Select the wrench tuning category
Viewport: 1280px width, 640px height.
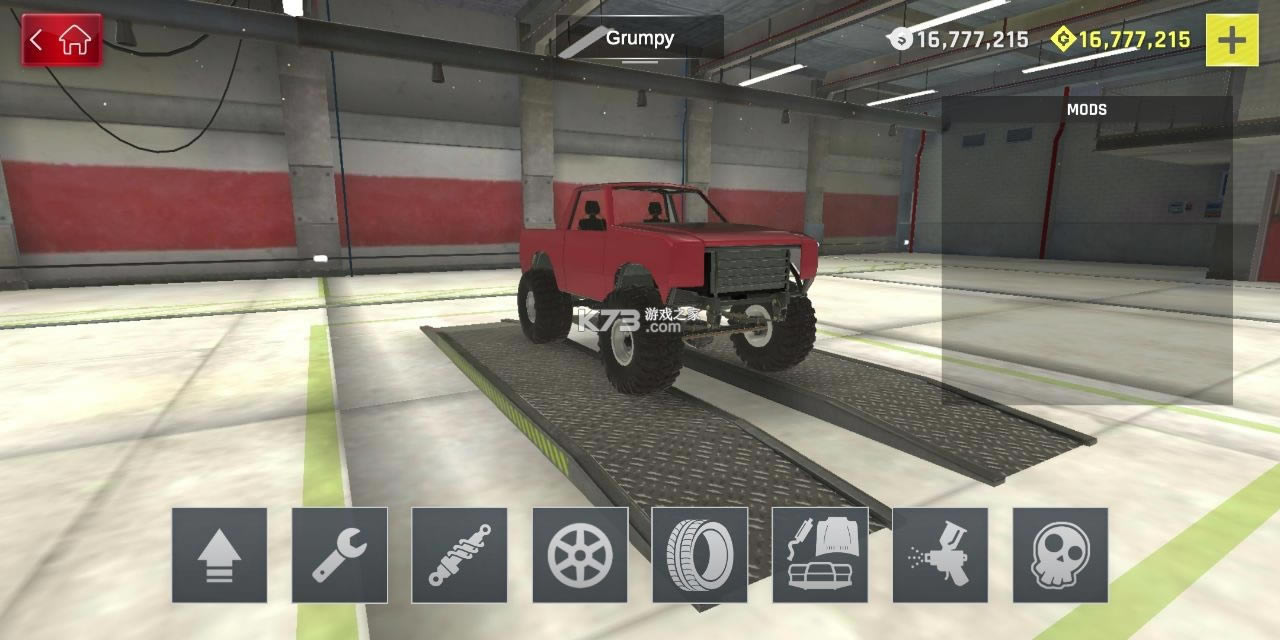pos(339,555)
